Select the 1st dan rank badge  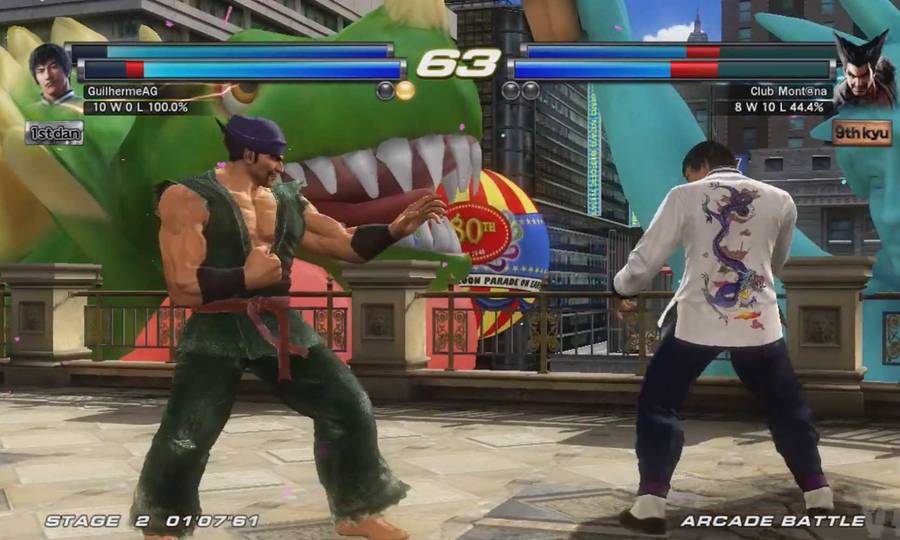(x=54, y=132)
